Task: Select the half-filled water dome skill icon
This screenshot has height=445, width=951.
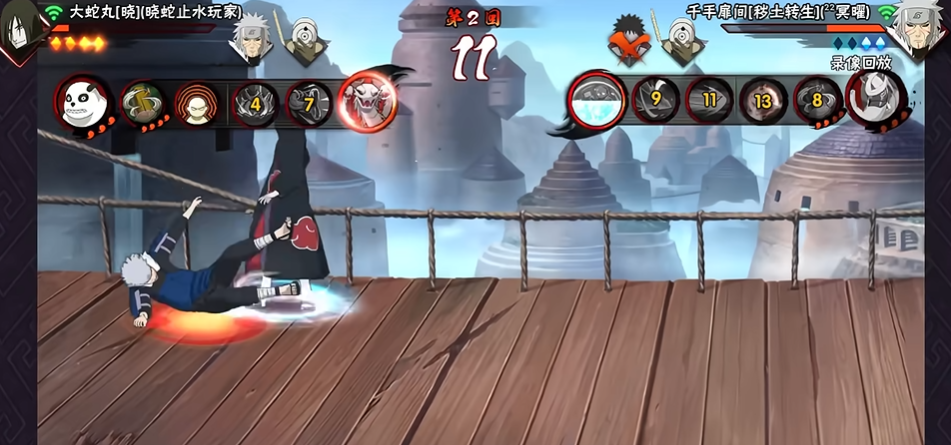Action: point(597,99)
